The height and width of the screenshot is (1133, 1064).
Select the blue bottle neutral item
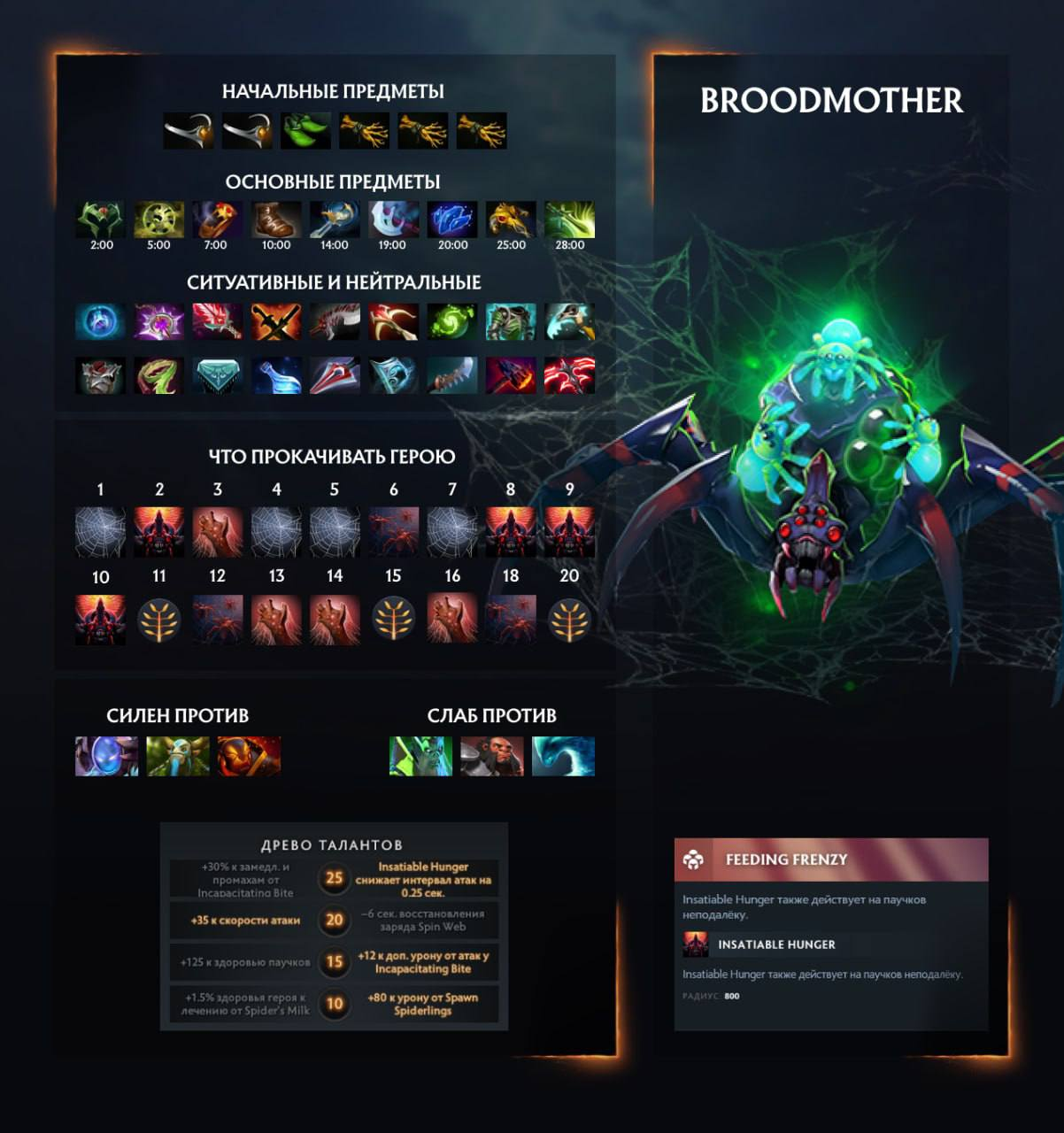276,375
